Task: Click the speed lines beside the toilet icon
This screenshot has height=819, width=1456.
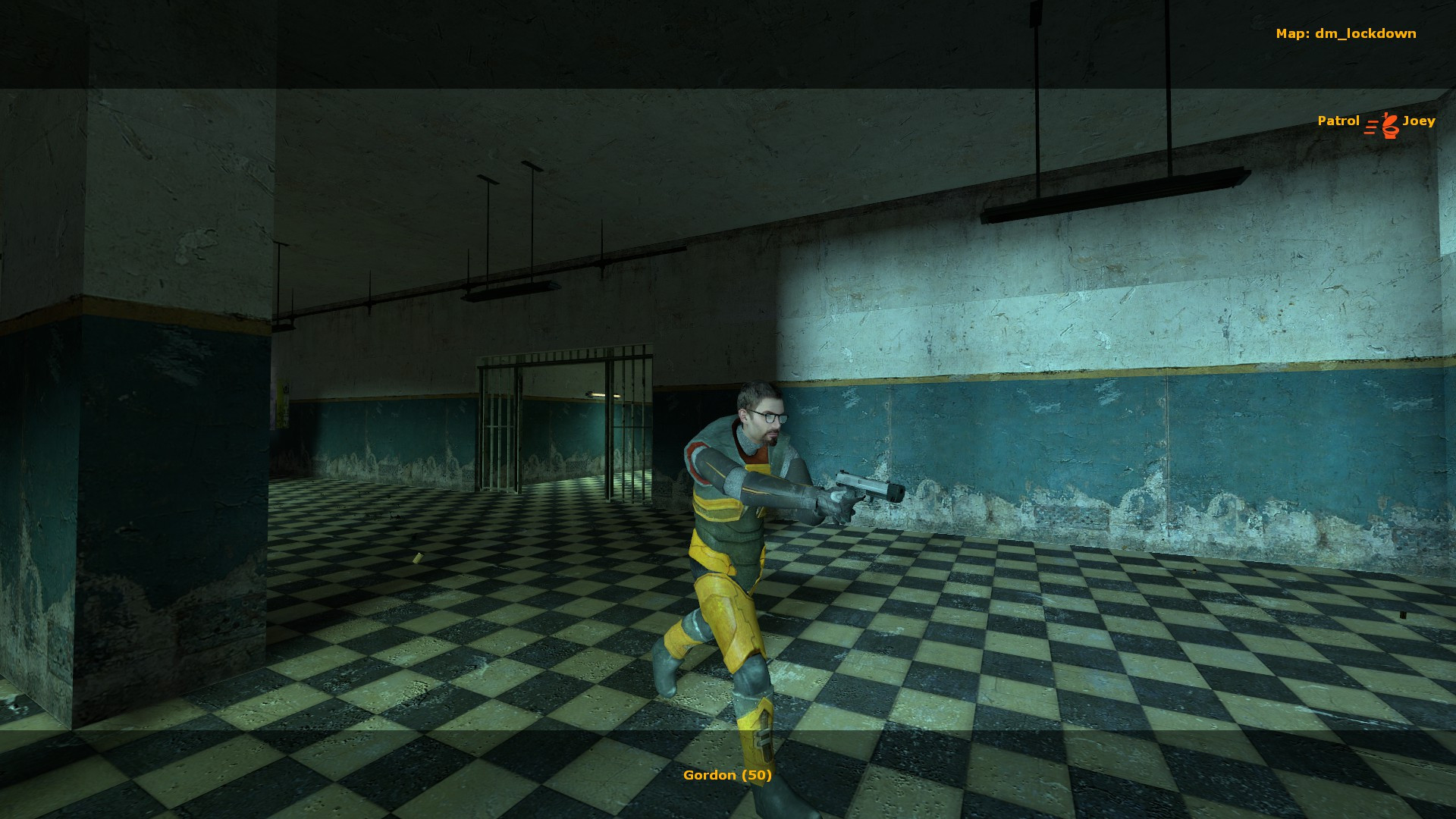Action: (1371, 127)
